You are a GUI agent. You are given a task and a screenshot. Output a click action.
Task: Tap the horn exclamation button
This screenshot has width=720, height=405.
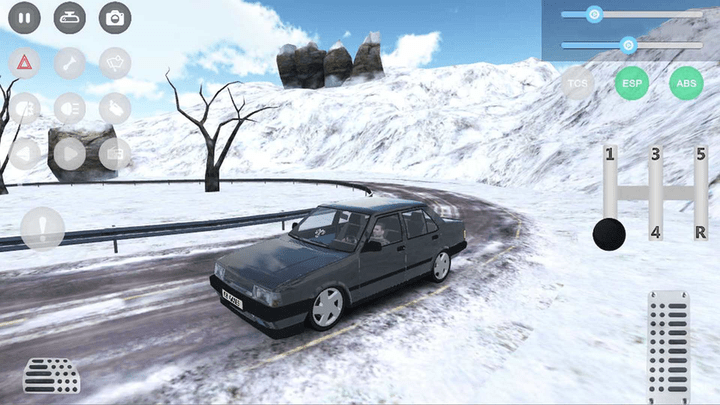pyautogui.click(x=42, y=228)
